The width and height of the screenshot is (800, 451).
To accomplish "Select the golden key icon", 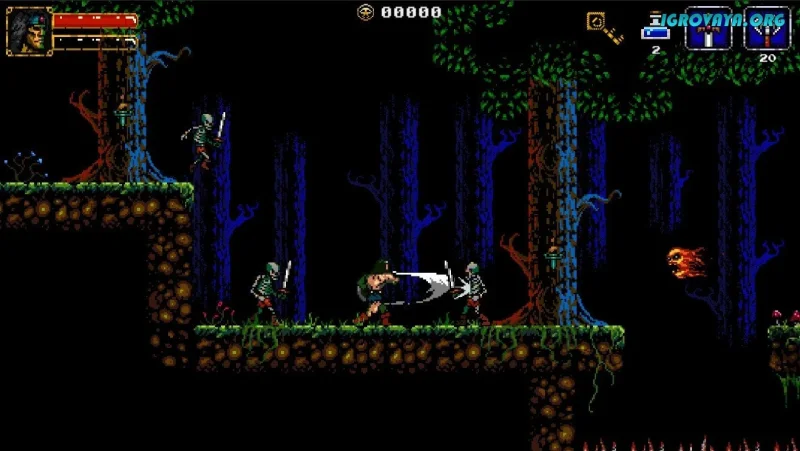I will (x=603, y=27).
